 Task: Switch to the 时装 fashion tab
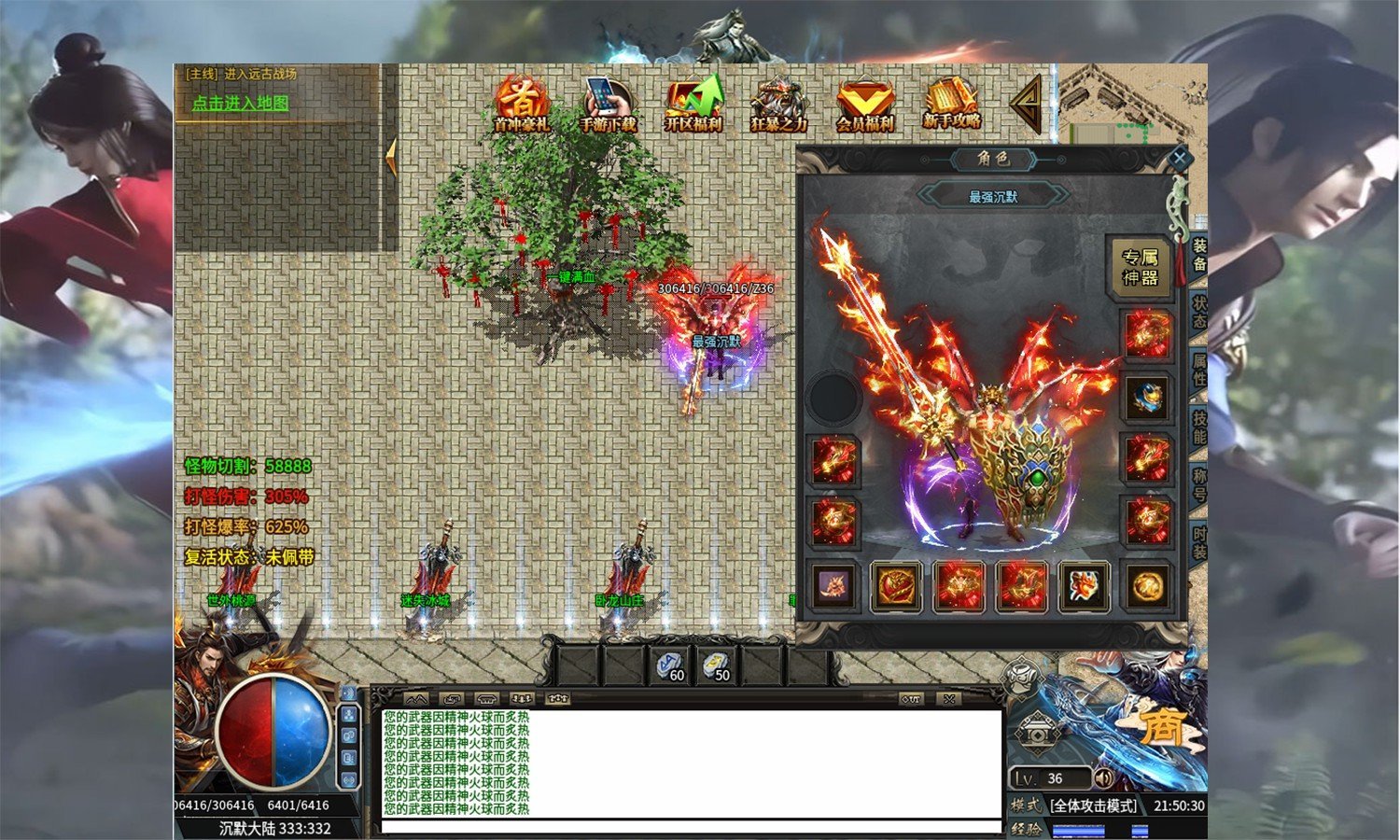coord(1199,542)
